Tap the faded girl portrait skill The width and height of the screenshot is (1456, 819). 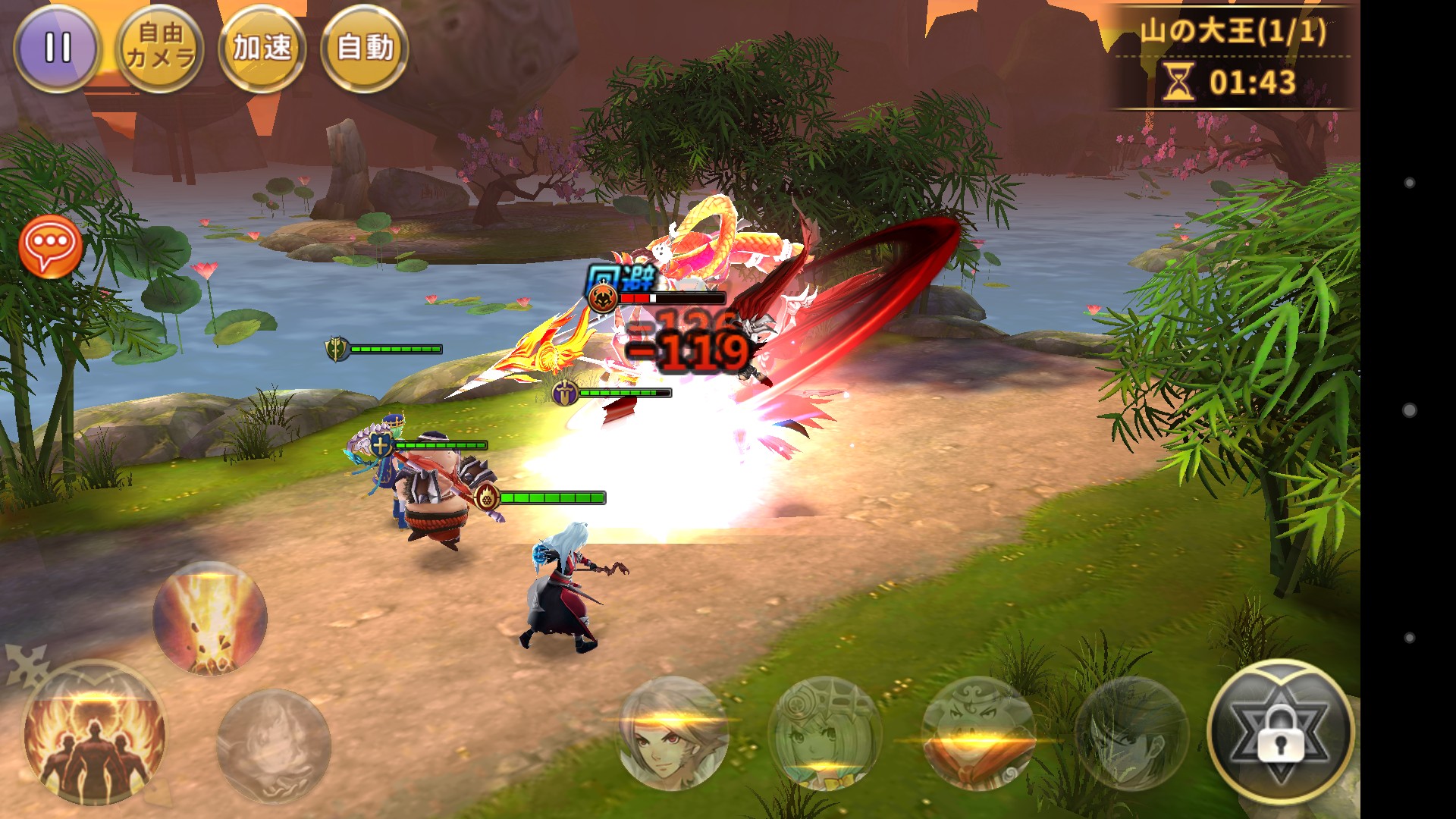pyautogui.click(x=273, y=745)
